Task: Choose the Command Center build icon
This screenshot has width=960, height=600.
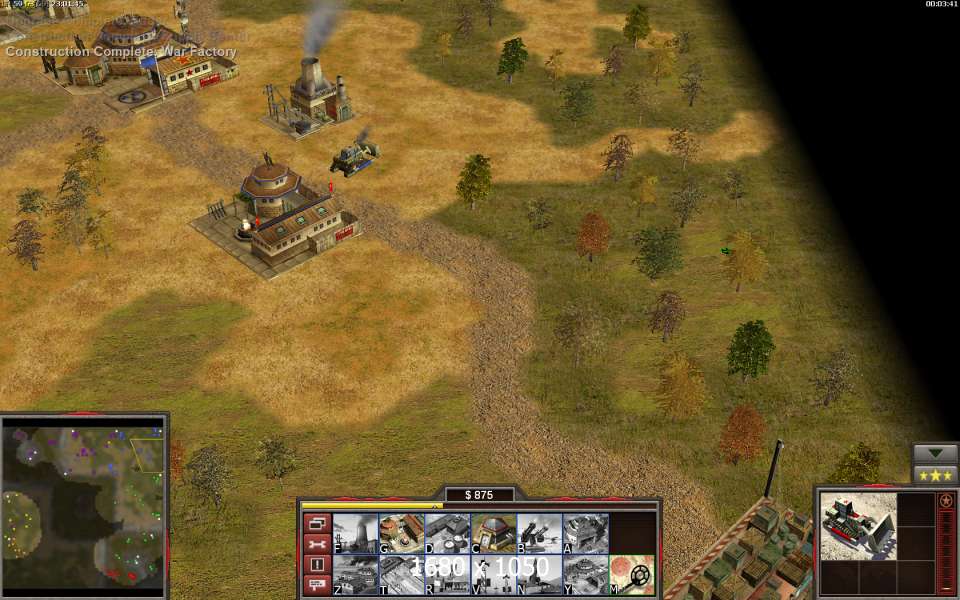Action: (585, 575)
